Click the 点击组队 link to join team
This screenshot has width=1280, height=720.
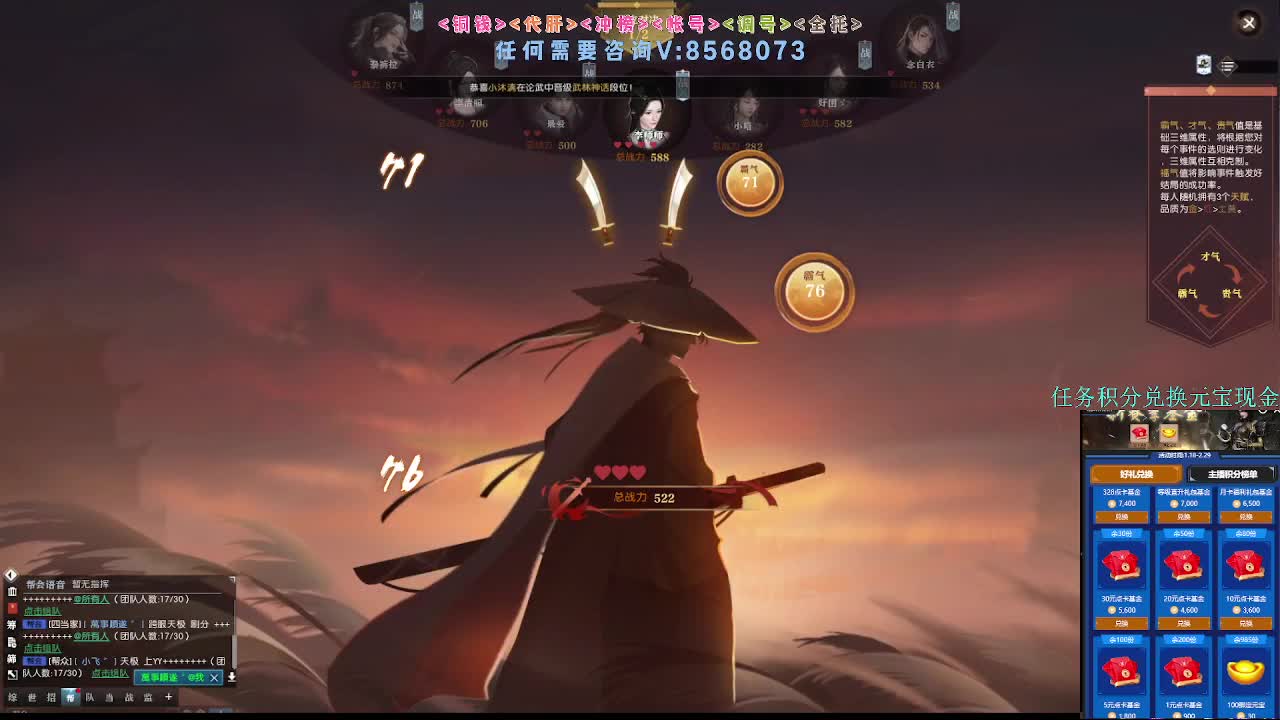(42, 610)
